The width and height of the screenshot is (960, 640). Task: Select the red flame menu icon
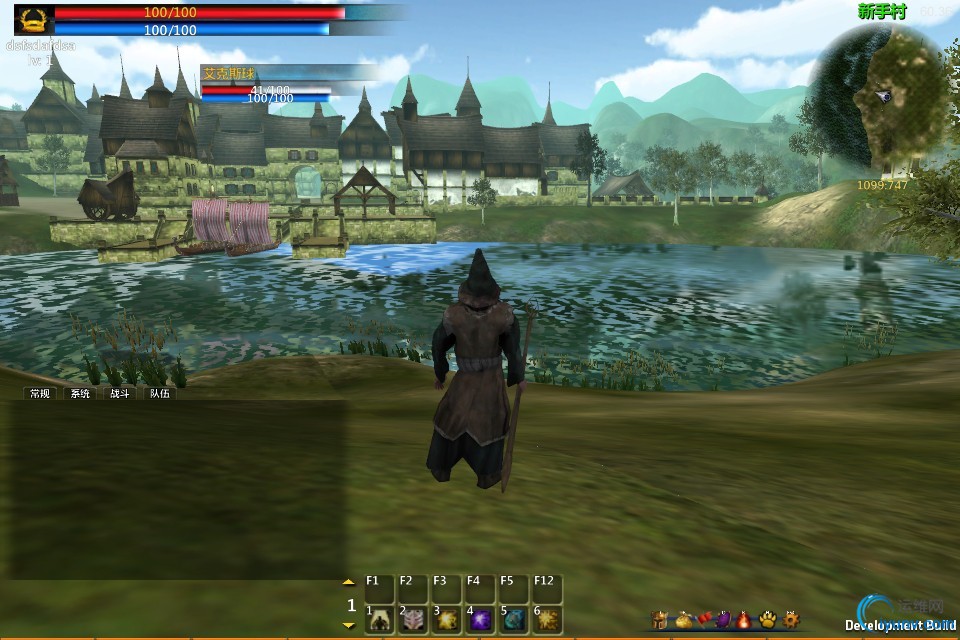(x=744, y=620)
